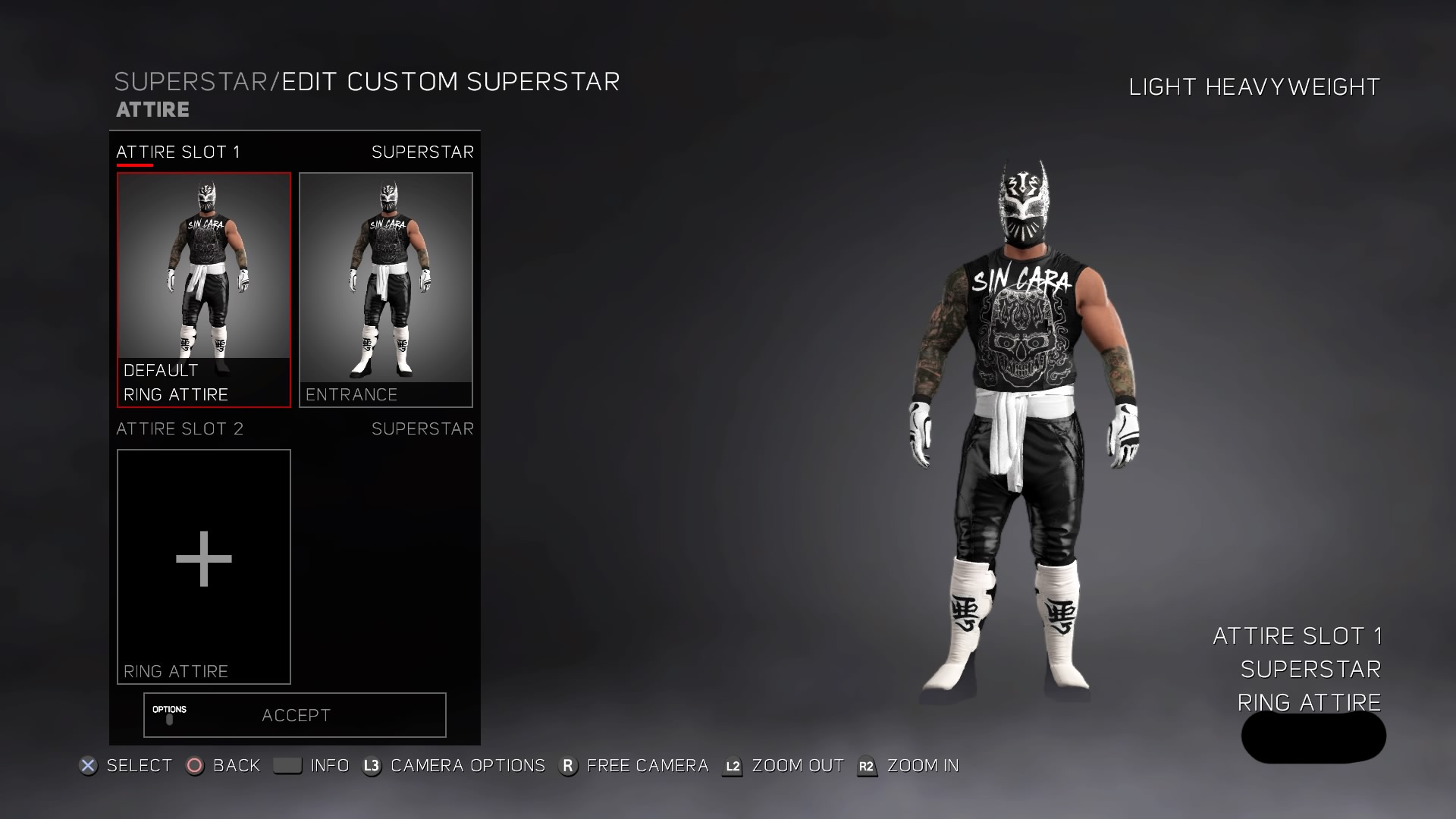Click the Accept button
Image resolution: width=1456 pixels, height=819 pixels.
click(295, 714)
